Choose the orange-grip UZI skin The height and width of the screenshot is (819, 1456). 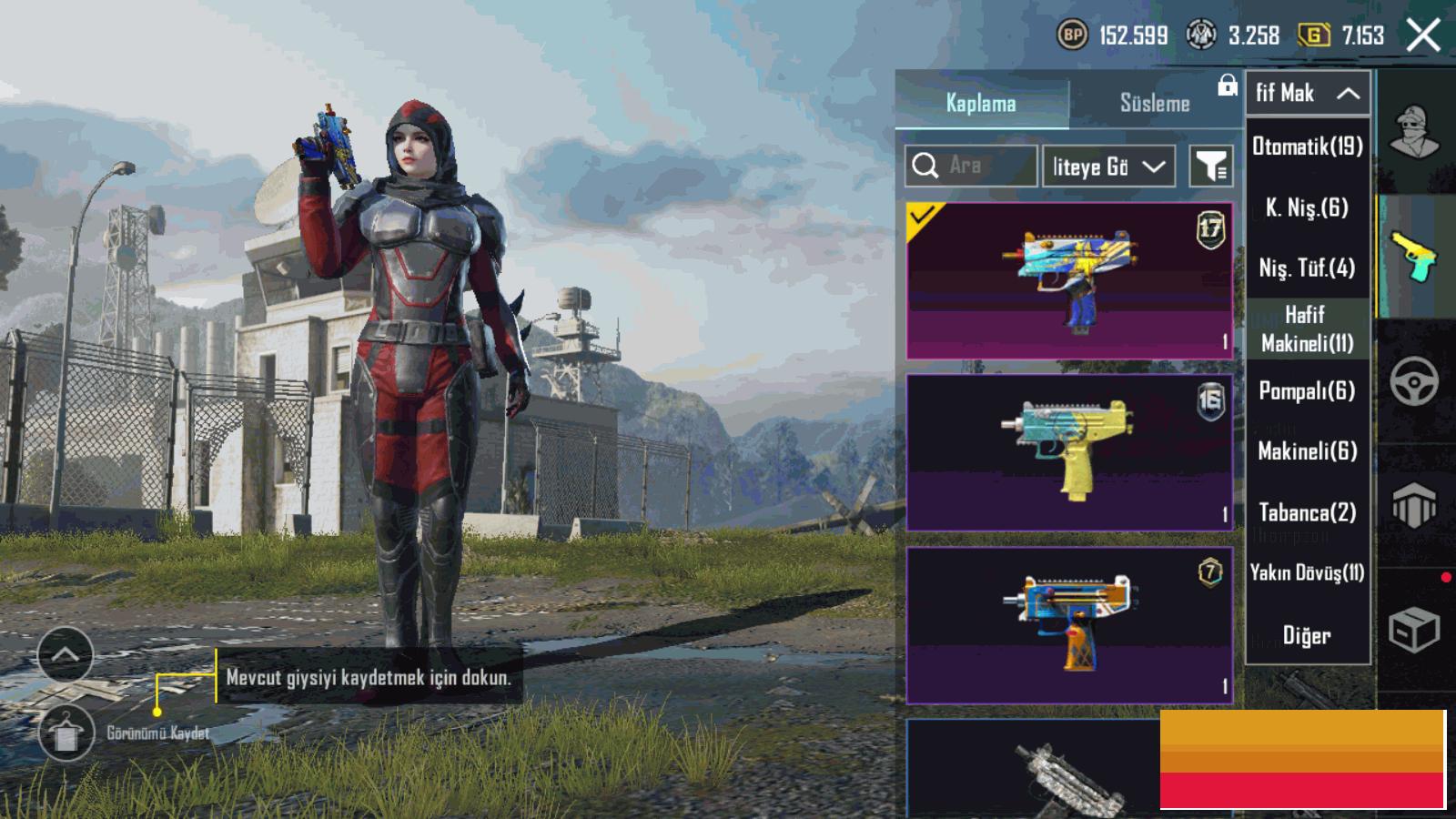pos(1069,625)
